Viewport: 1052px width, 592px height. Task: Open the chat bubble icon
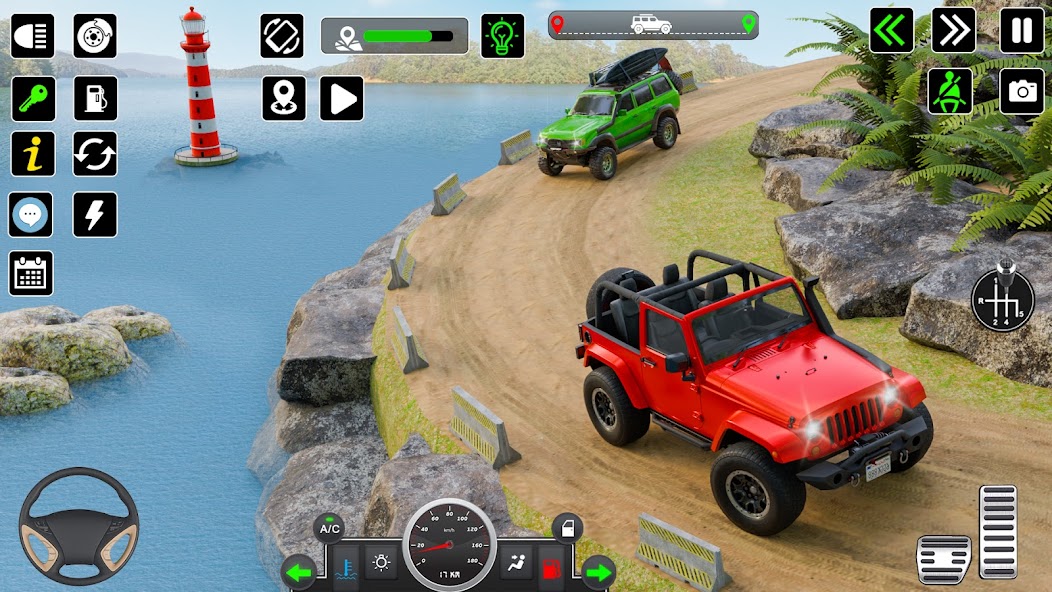31,214
